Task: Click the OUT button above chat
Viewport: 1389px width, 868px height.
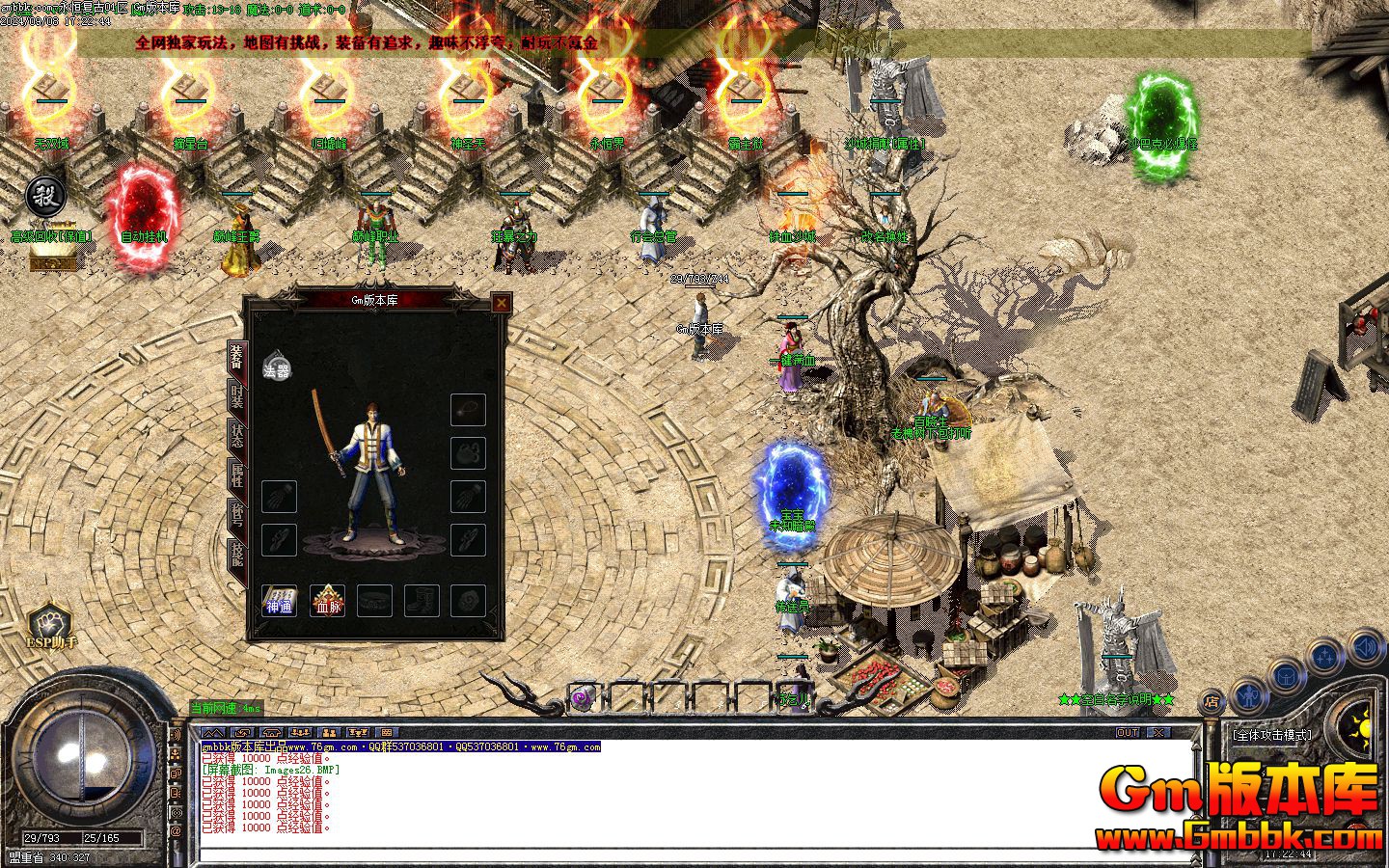Action: 1128,733
